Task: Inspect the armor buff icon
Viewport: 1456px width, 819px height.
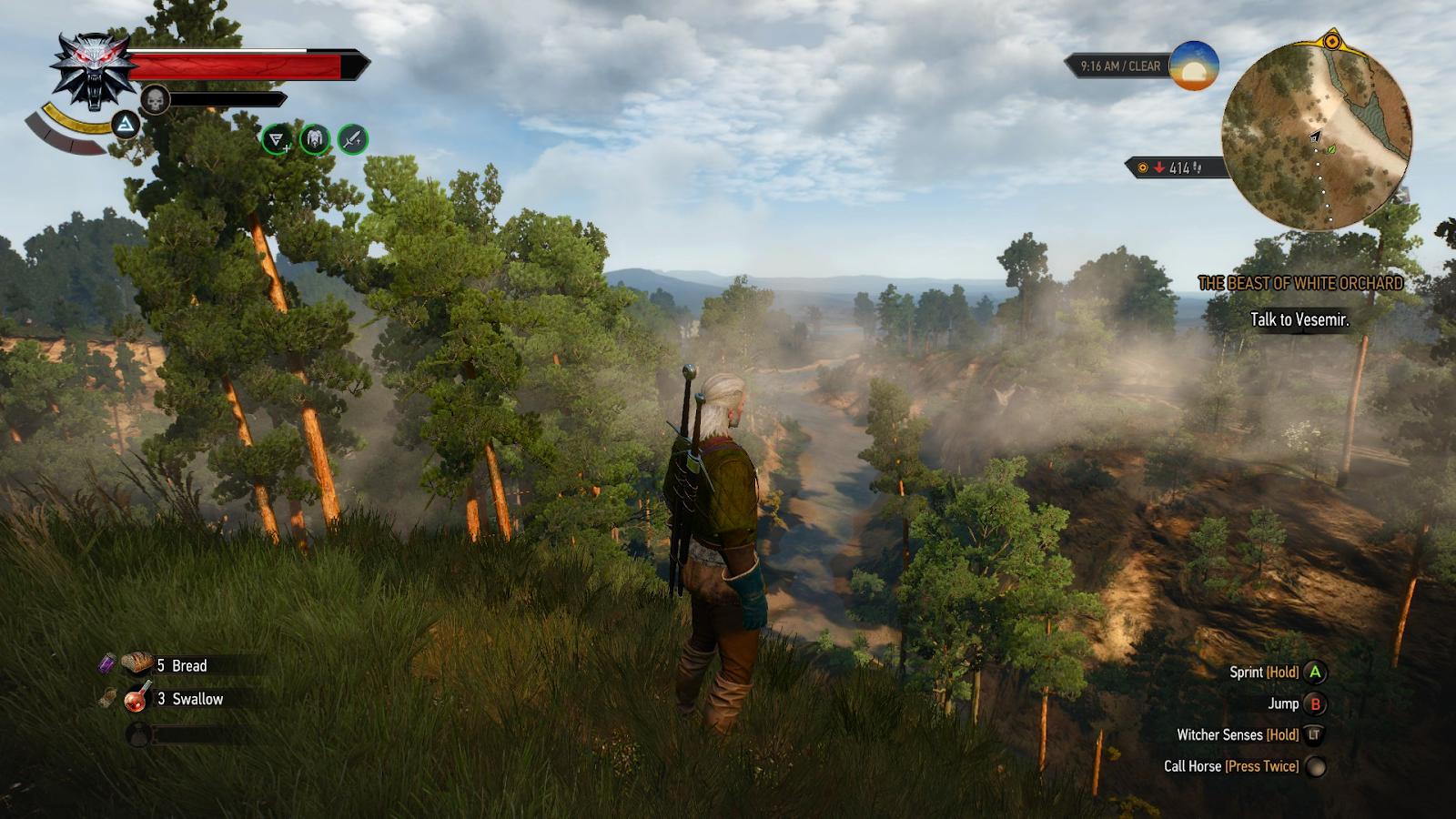Action: tap(315, 139)
